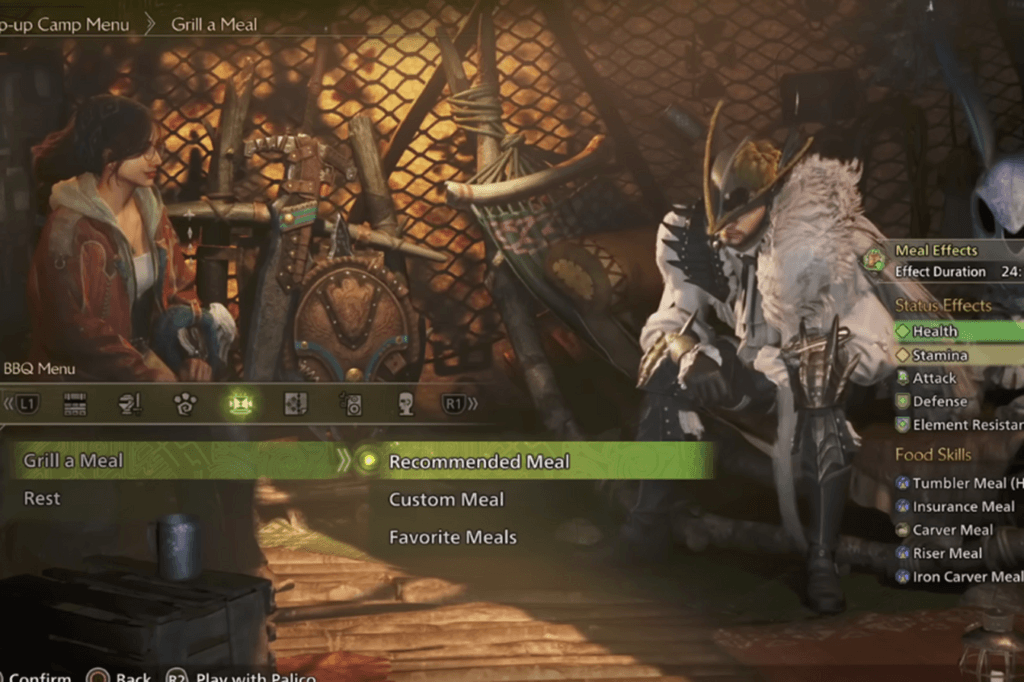1024x682 pixels.
Task: Select the Defense status effect row
Action: (939, 401)
